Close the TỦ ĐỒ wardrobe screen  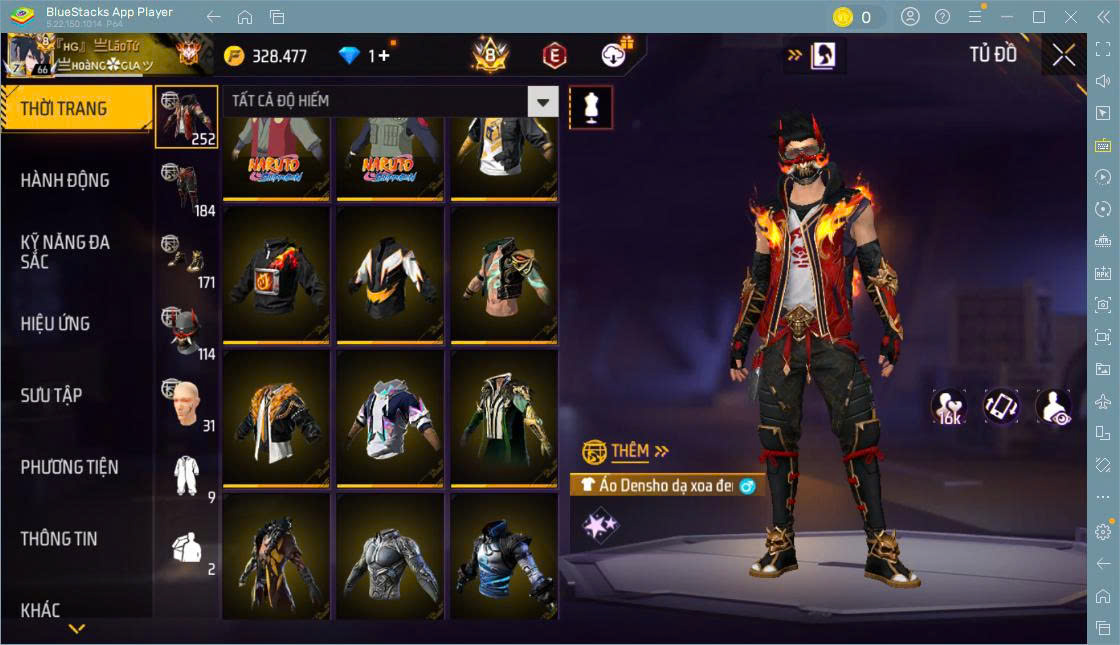pyautogui.click(x=1064, y=55)
